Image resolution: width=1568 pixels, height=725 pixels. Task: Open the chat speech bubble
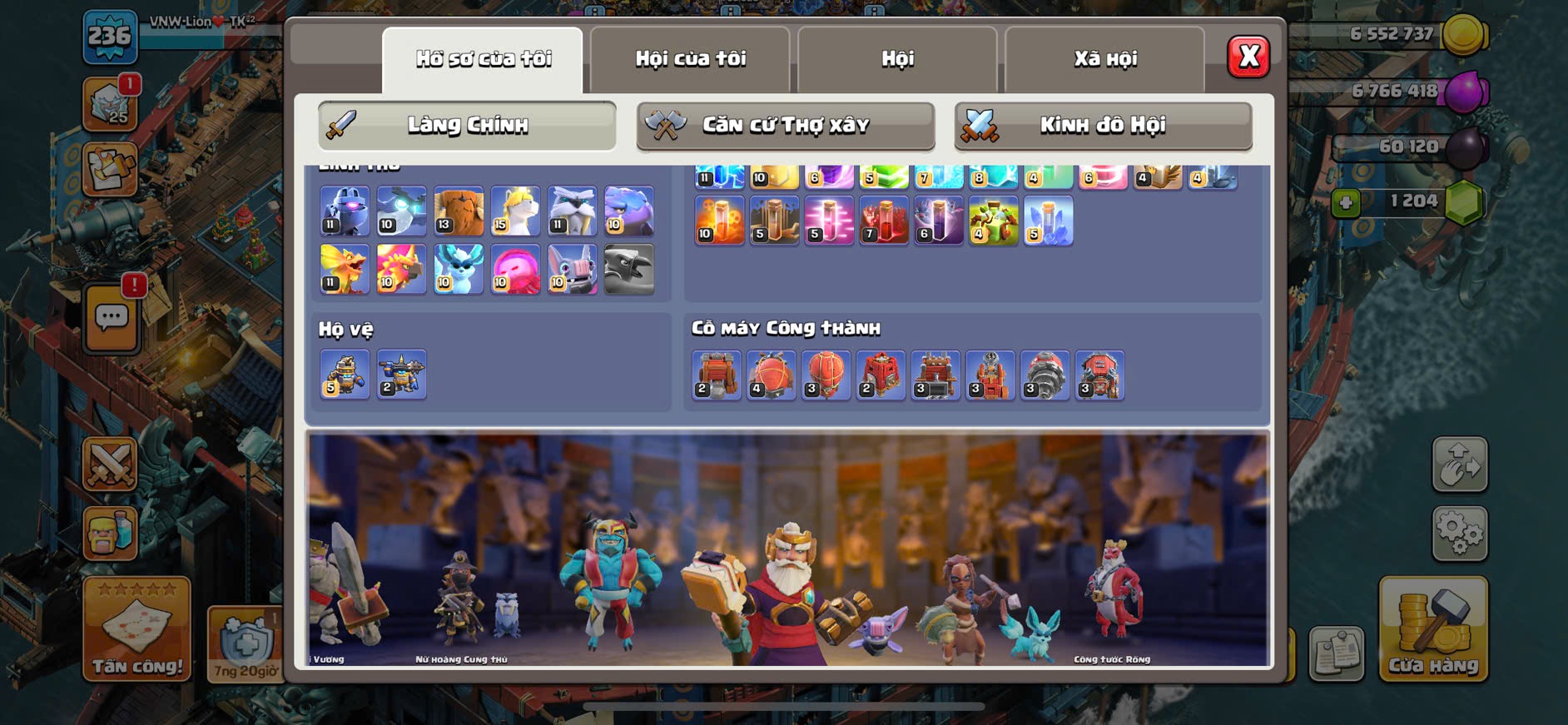coord(112,318)
